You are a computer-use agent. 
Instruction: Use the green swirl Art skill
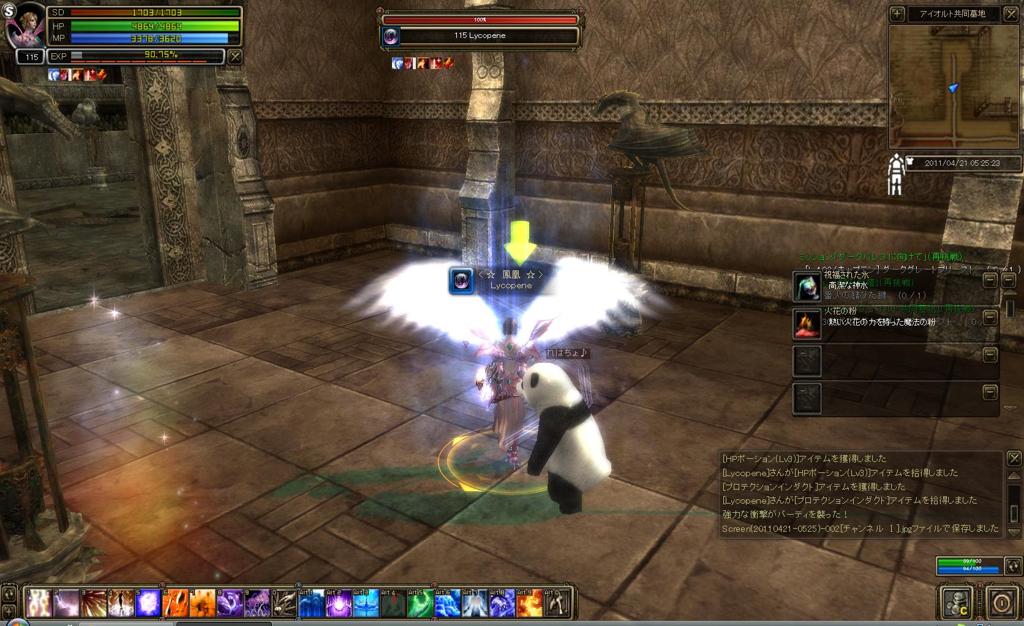[420, 602]
